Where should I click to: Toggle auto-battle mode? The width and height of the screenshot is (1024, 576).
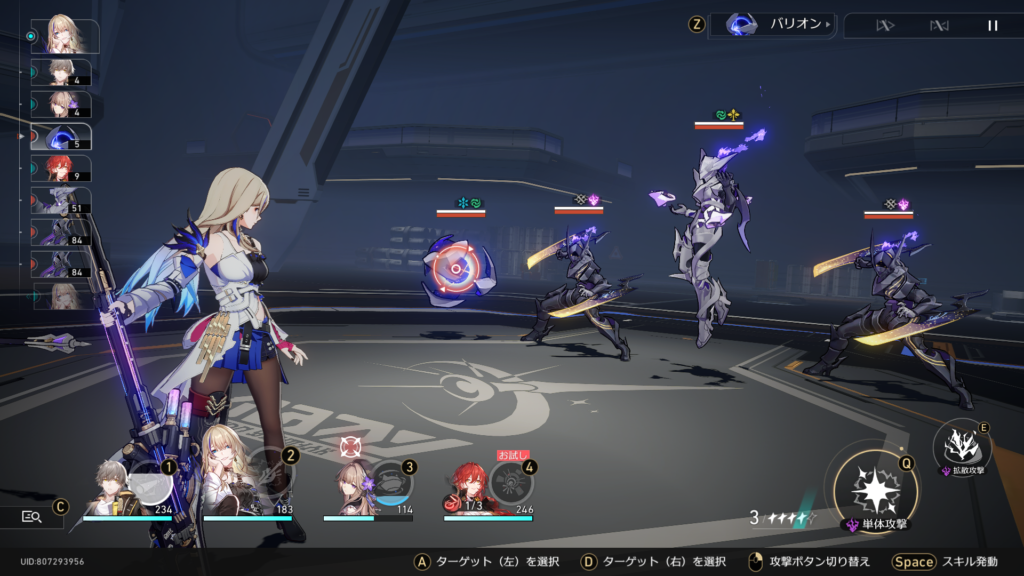click(x=939, y=26)
